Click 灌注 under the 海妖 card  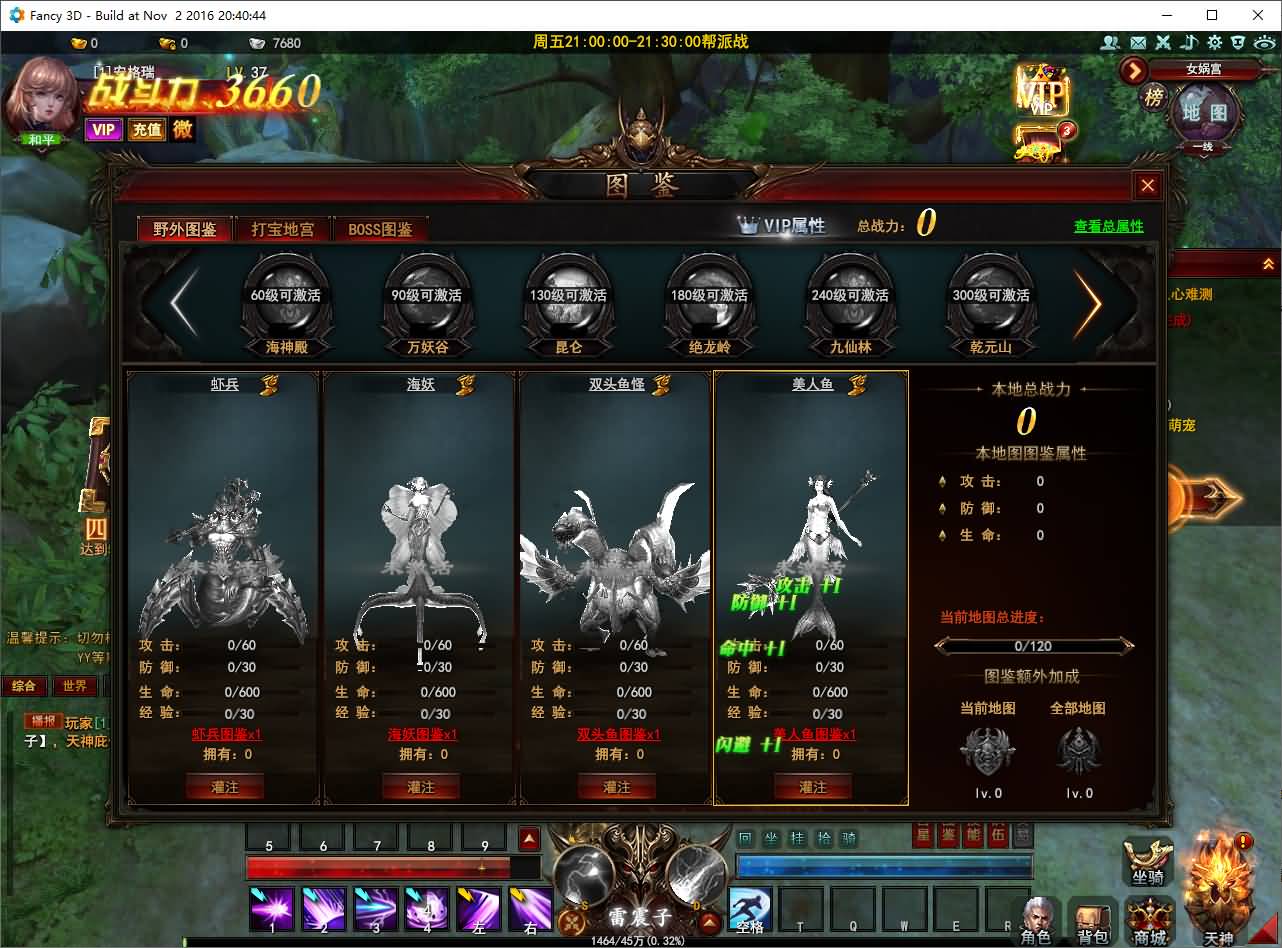(x=421, y=787)
